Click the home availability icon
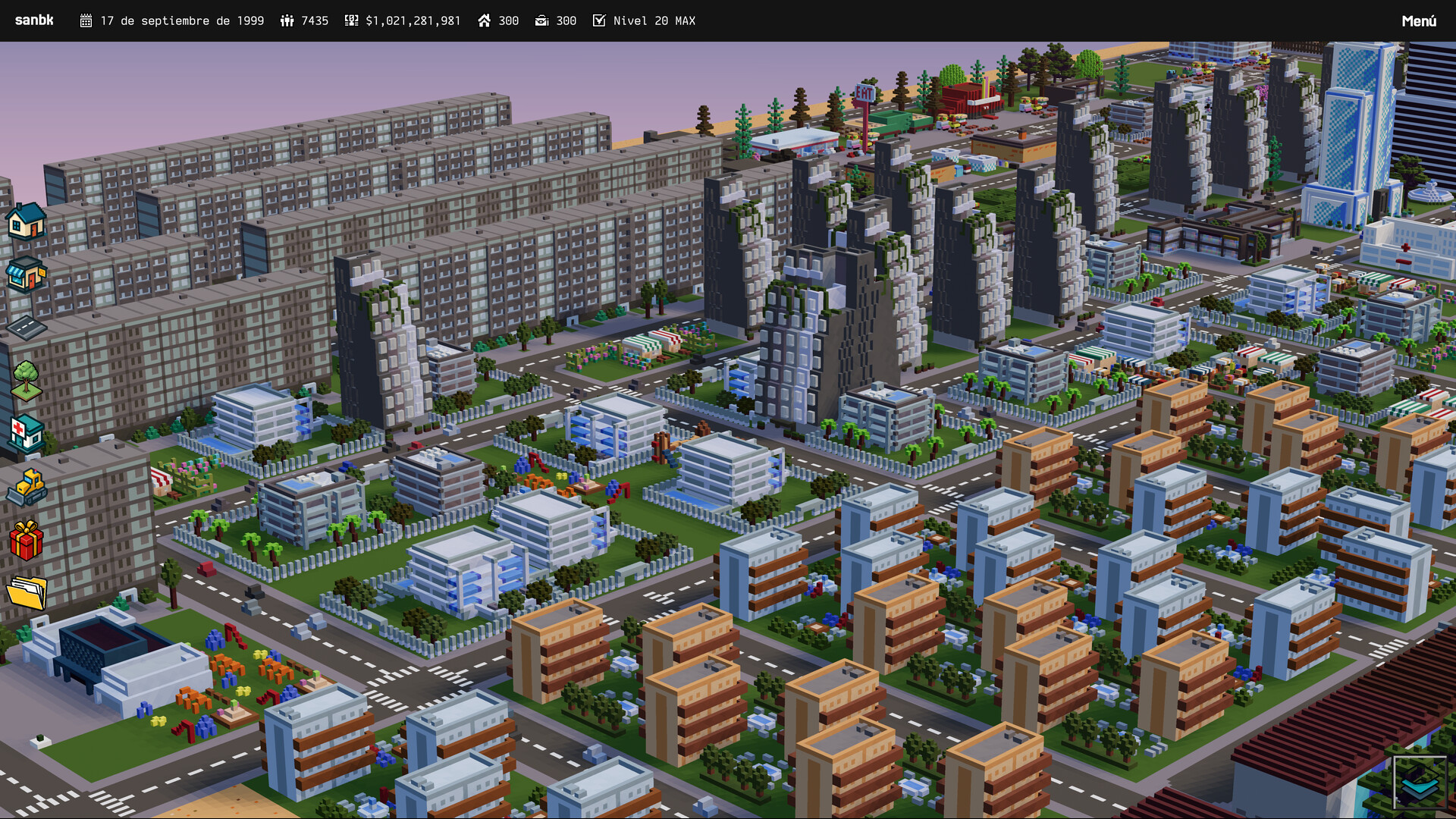Viewport: 1456px width, 819px height. coord(485,20)
